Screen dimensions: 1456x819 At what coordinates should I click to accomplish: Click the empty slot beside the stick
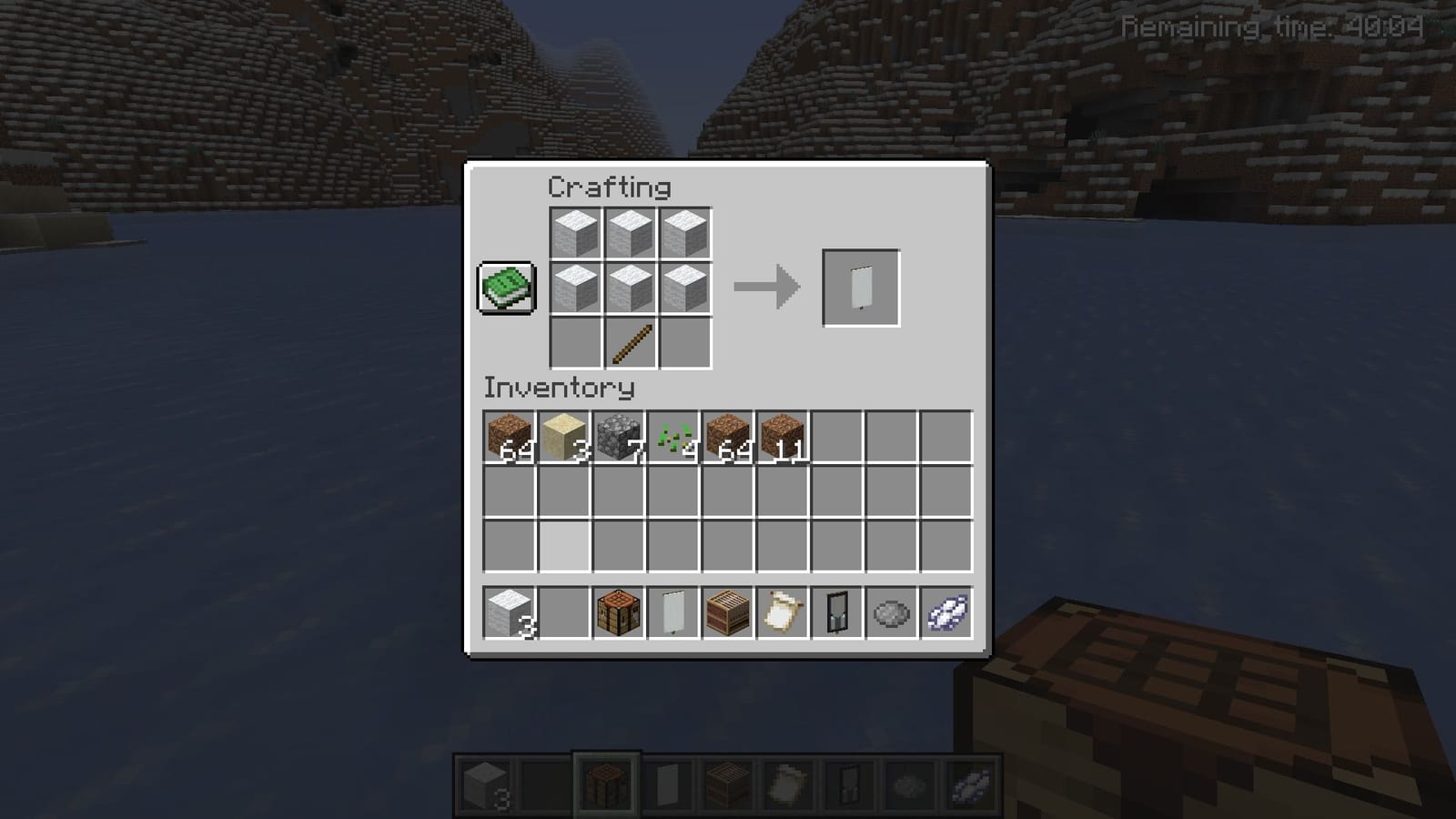pos(577,343)
